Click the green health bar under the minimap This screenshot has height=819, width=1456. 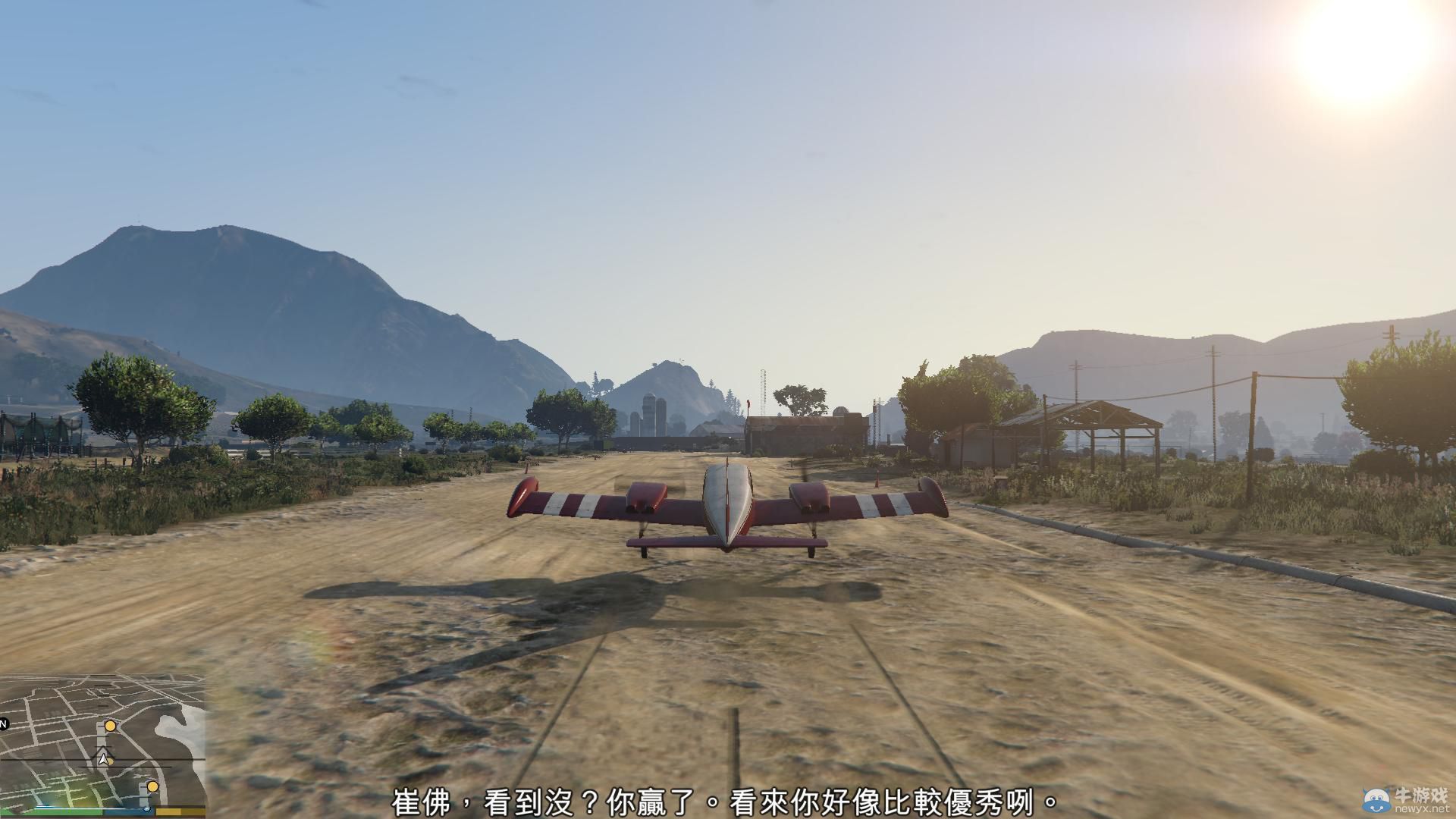tap(53, 811)
